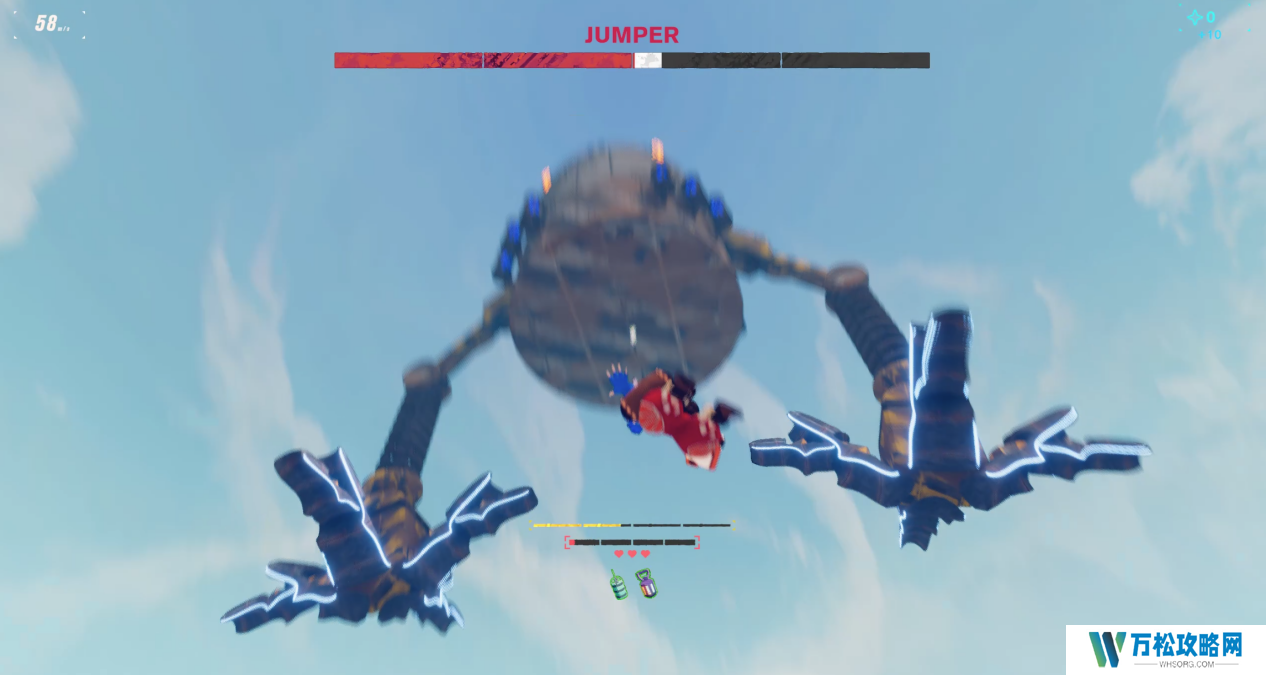1266x675 pixels.
Task: Click the cyan four-point star currency icon
Action: coord(1194,17)
